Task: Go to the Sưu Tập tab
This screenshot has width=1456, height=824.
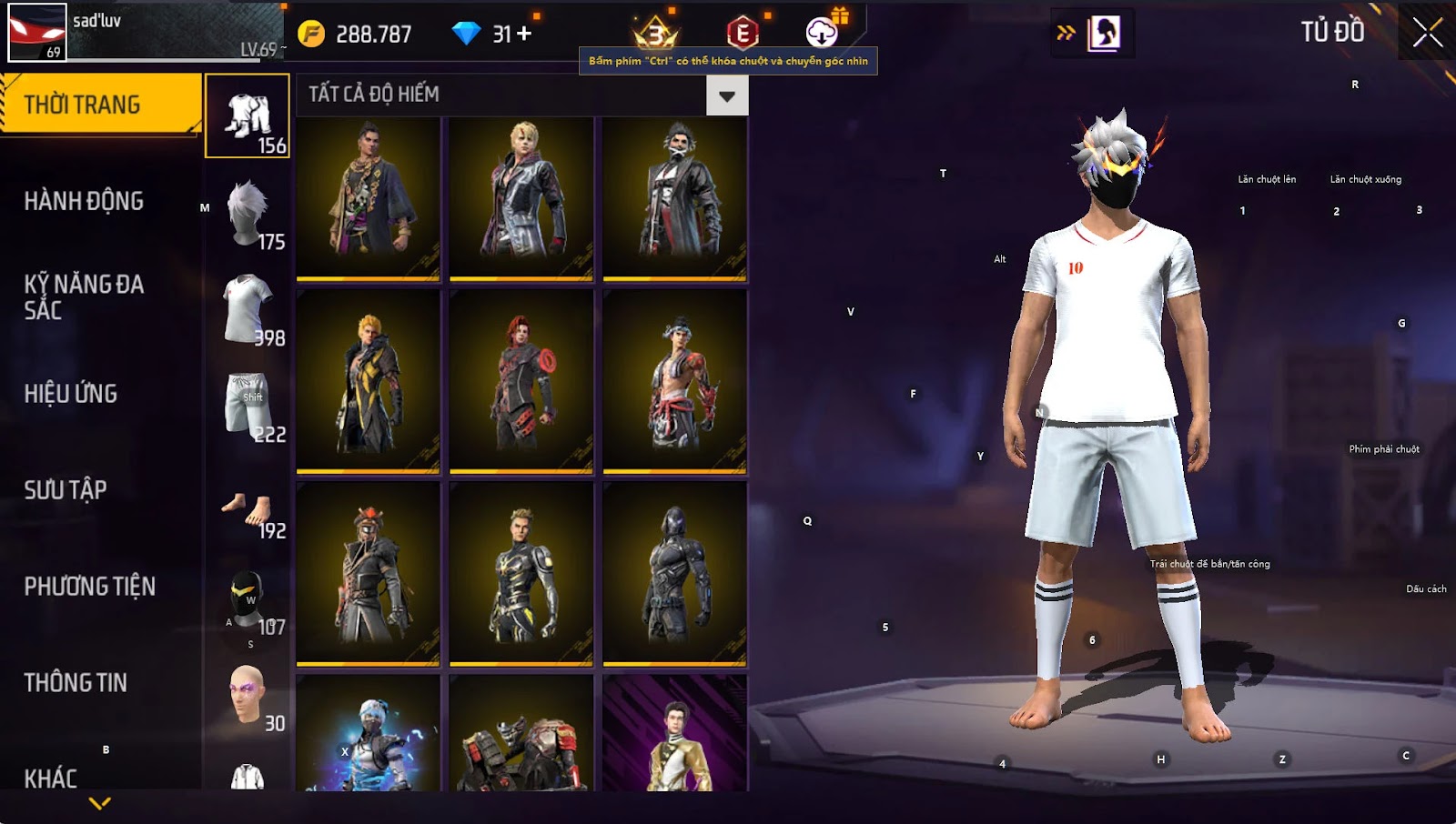Action: pos(66,490)
